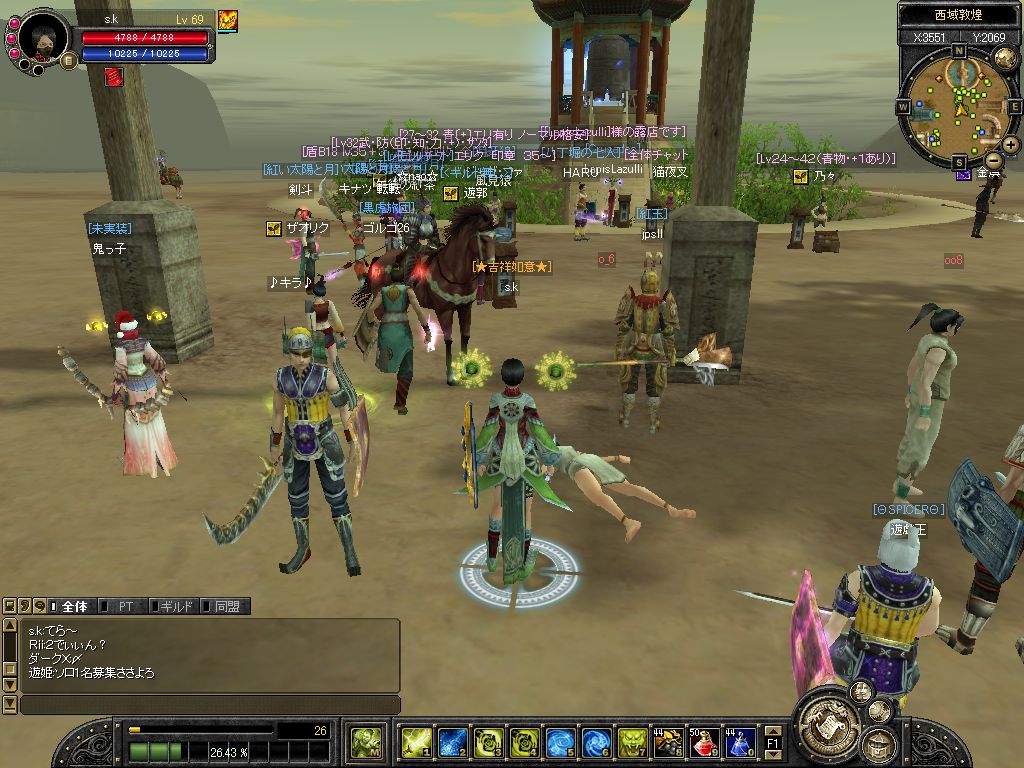Zoom in the minimap with plus button
Screen dimensions: 1024x768
coord(1010,145)
